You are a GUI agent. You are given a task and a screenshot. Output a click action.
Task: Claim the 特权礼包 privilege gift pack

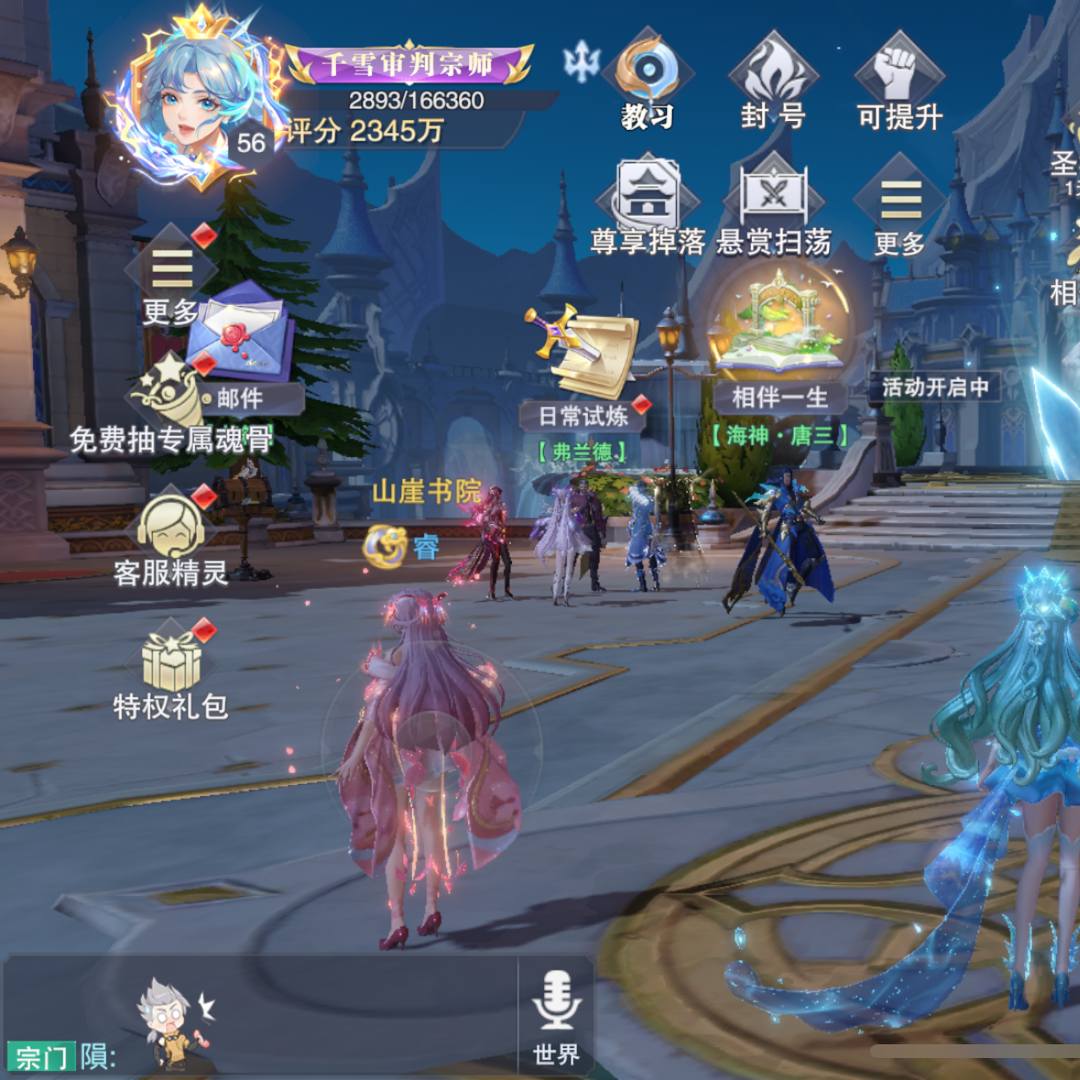171,670
